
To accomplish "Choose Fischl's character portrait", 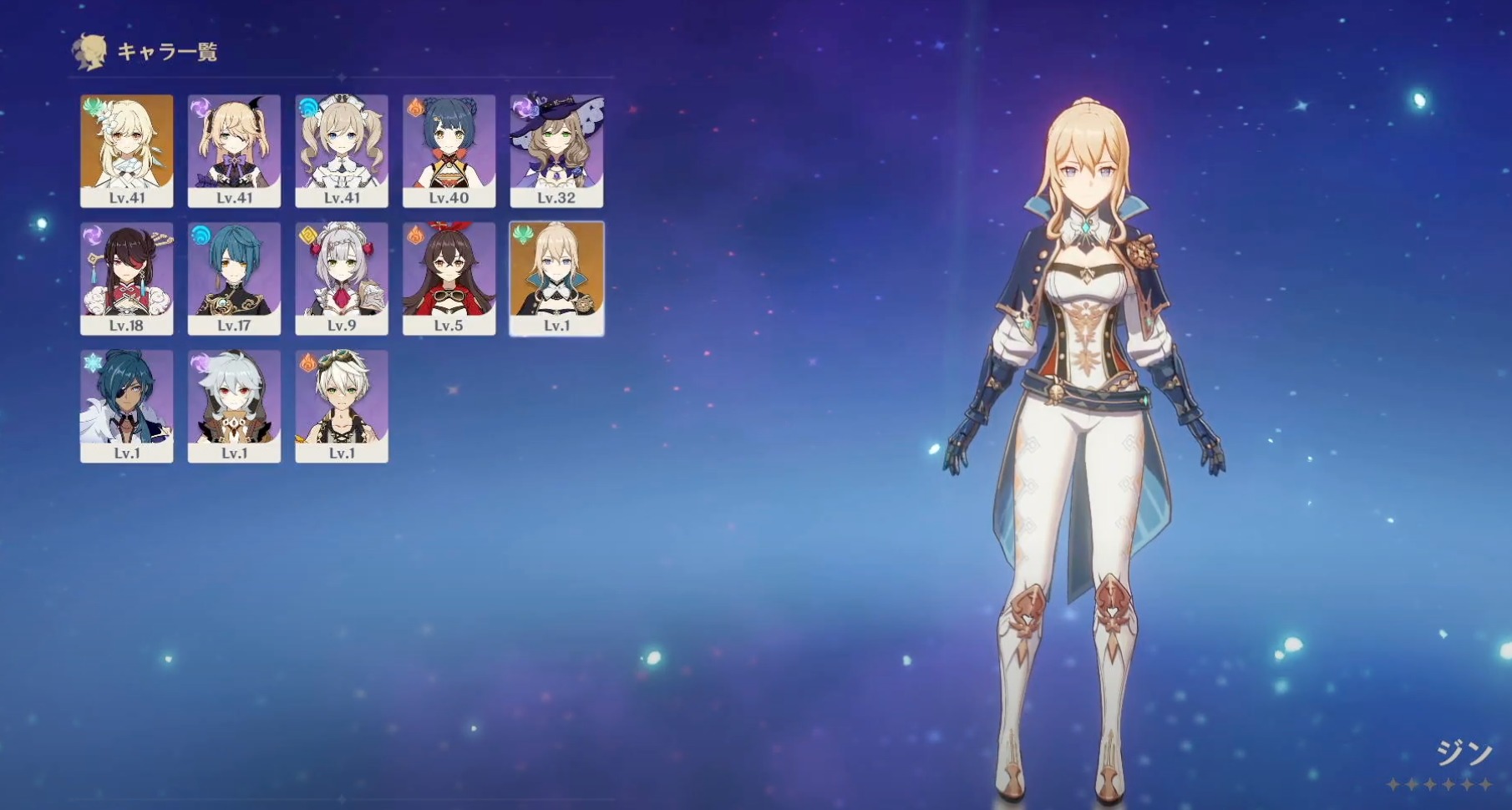I will click(x=234, y=150).
